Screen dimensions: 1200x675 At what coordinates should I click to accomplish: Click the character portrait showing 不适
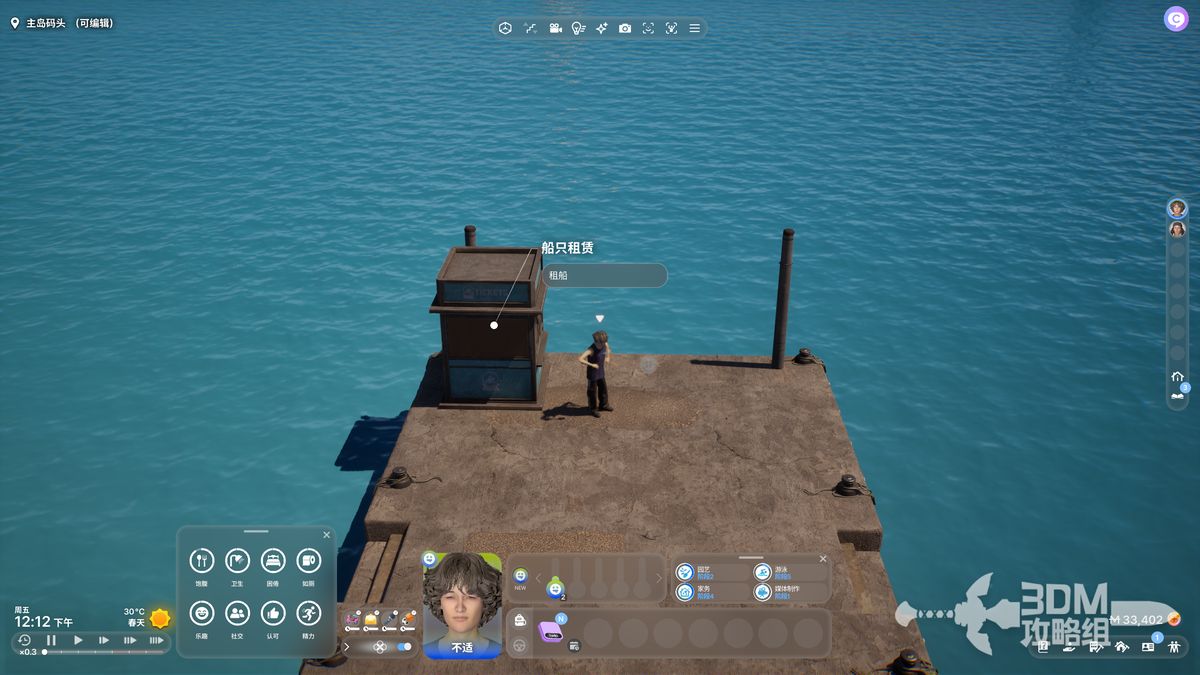pyautogui.click(x=462, y=605)
